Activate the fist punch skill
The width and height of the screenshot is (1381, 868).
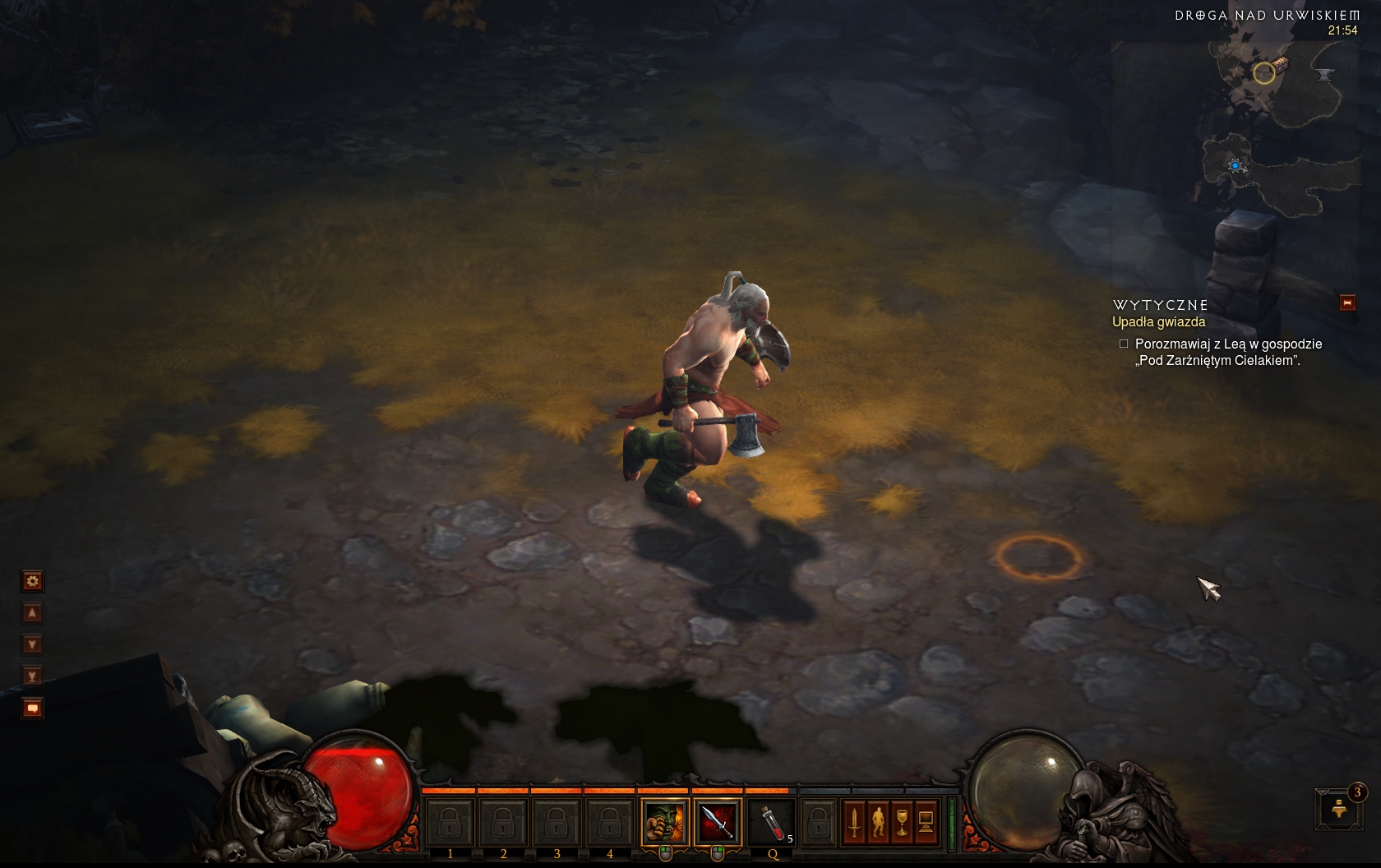665,821
